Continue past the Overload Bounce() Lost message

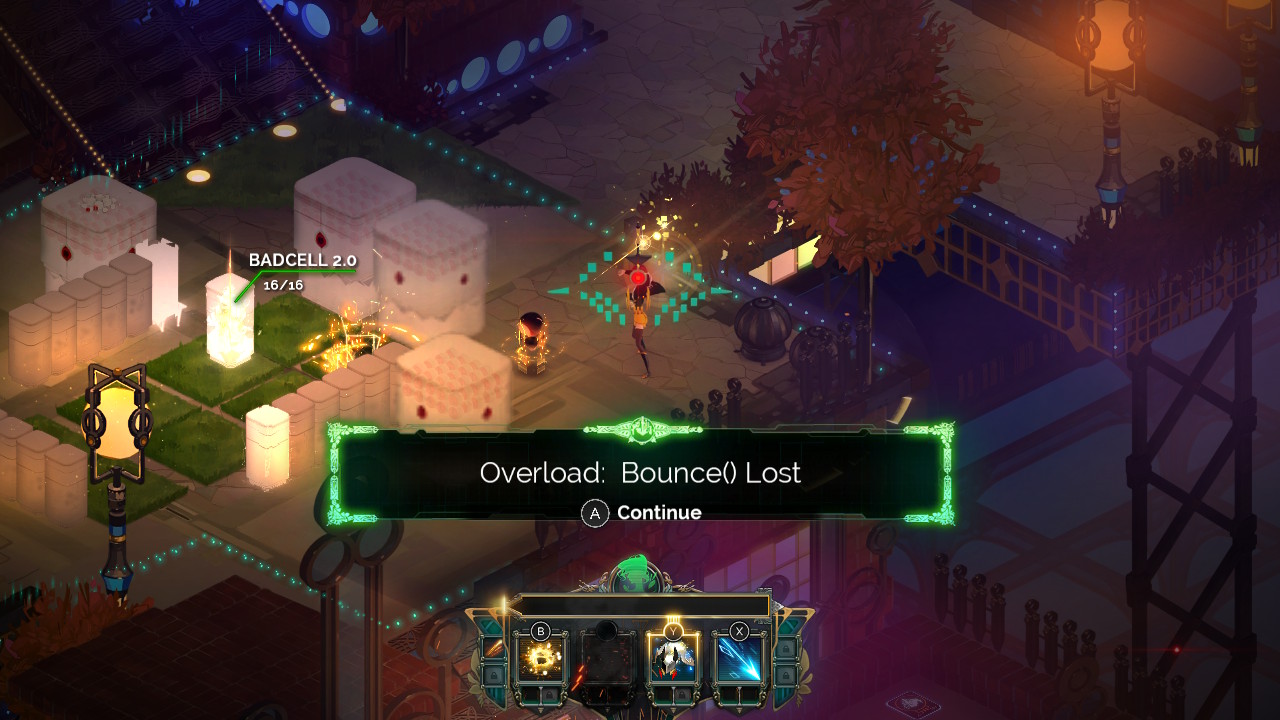coord(643,513)
